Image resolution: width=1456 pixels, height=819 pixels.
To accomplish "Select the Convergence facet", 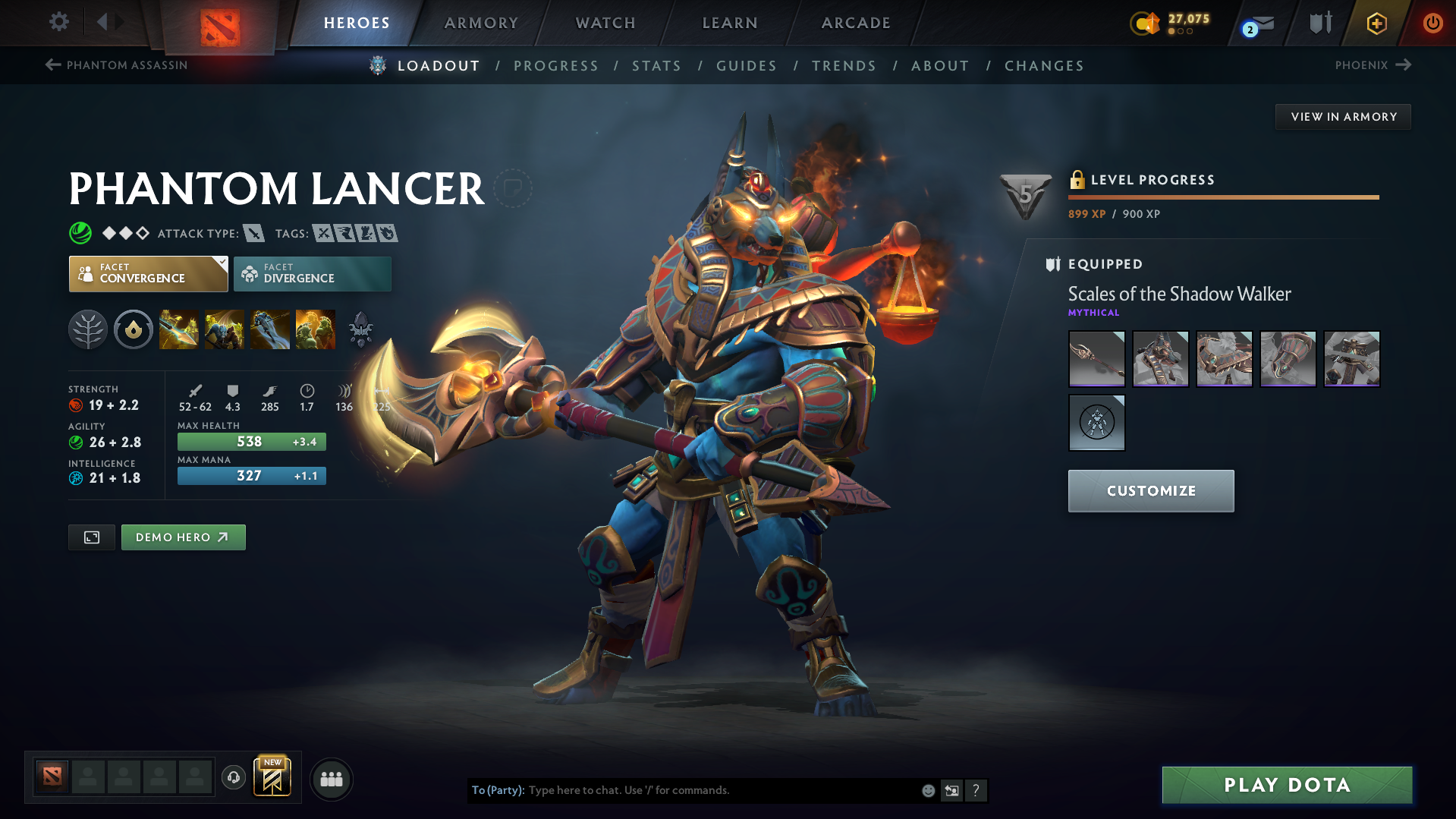I will click(148, 273).
